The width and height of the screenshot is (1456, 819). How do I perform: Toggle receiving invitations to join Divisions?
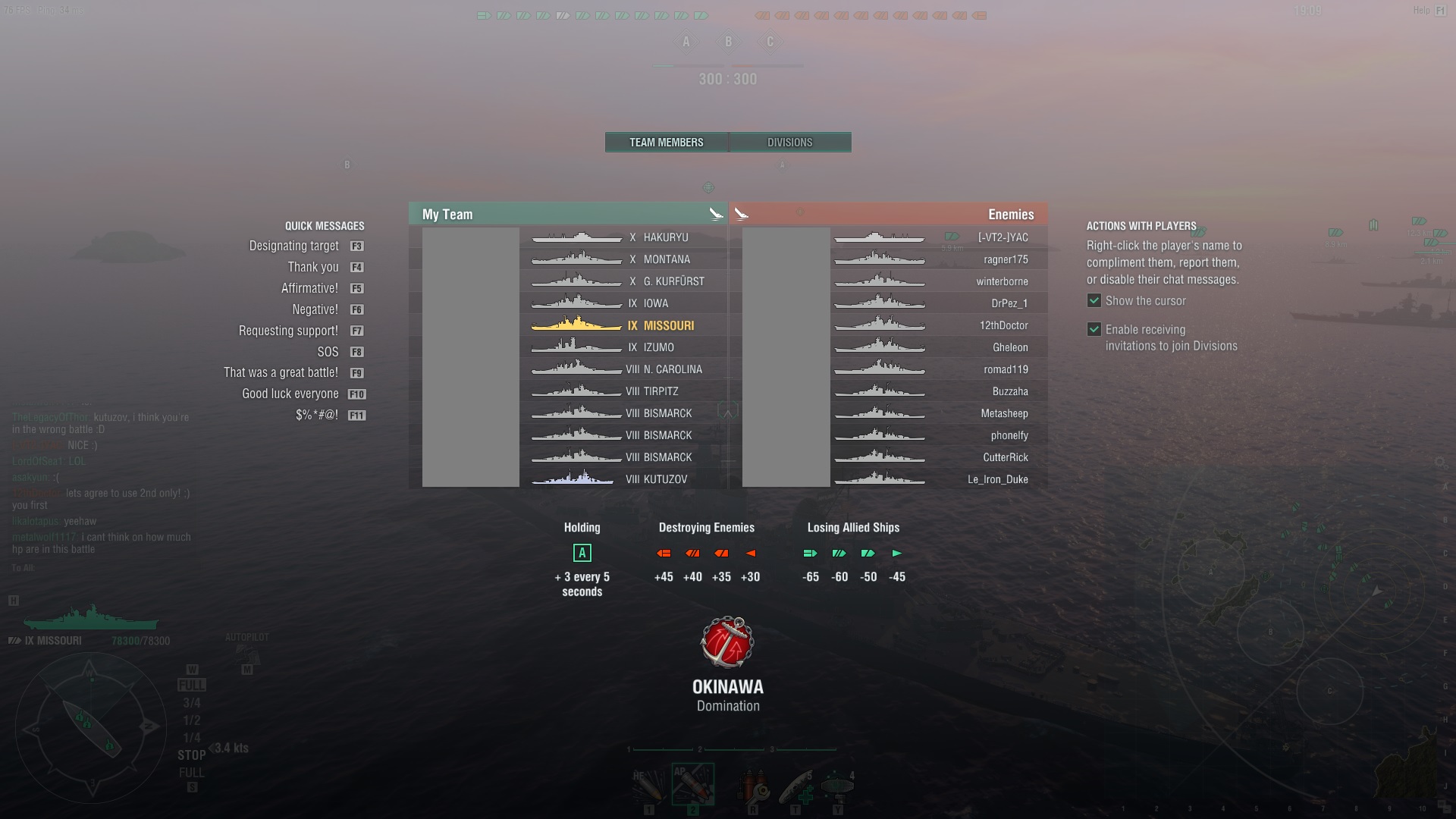[x=1094, y=330]
